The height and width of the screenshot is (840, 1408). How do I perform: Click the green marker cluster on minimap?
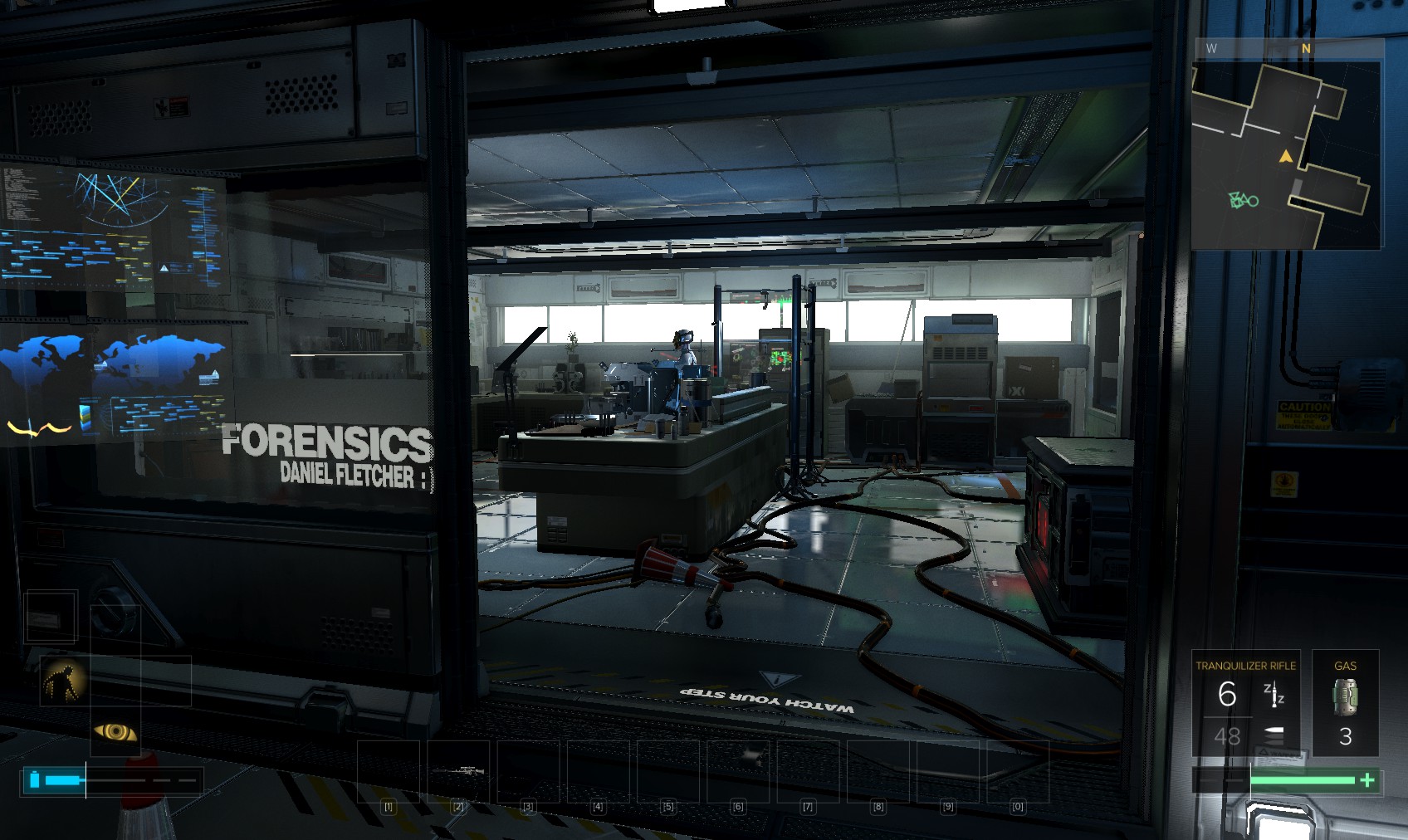pos(1243,200)
